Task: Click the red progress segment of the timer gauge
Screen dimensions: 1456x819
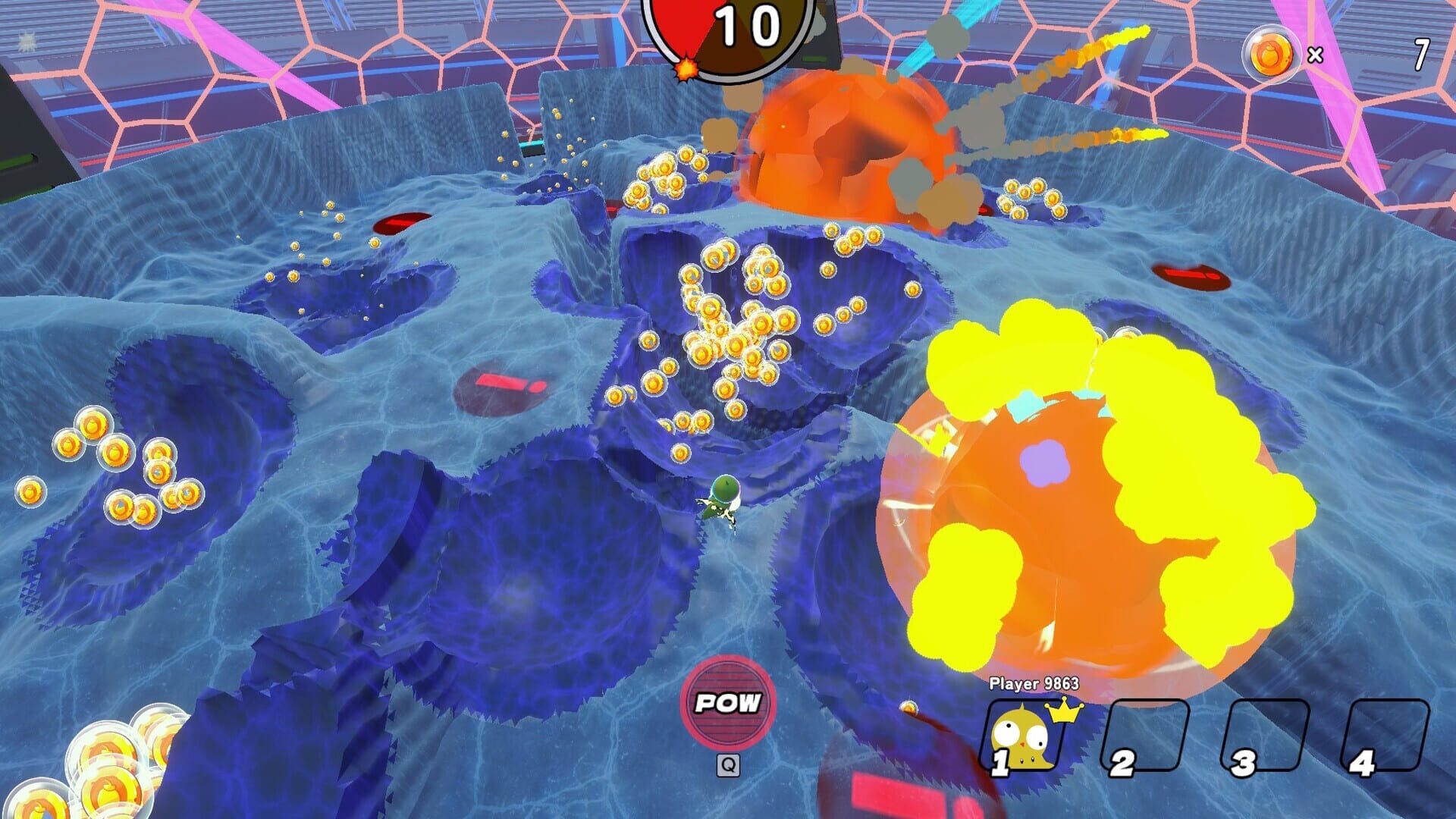Action: pos(677,22)
